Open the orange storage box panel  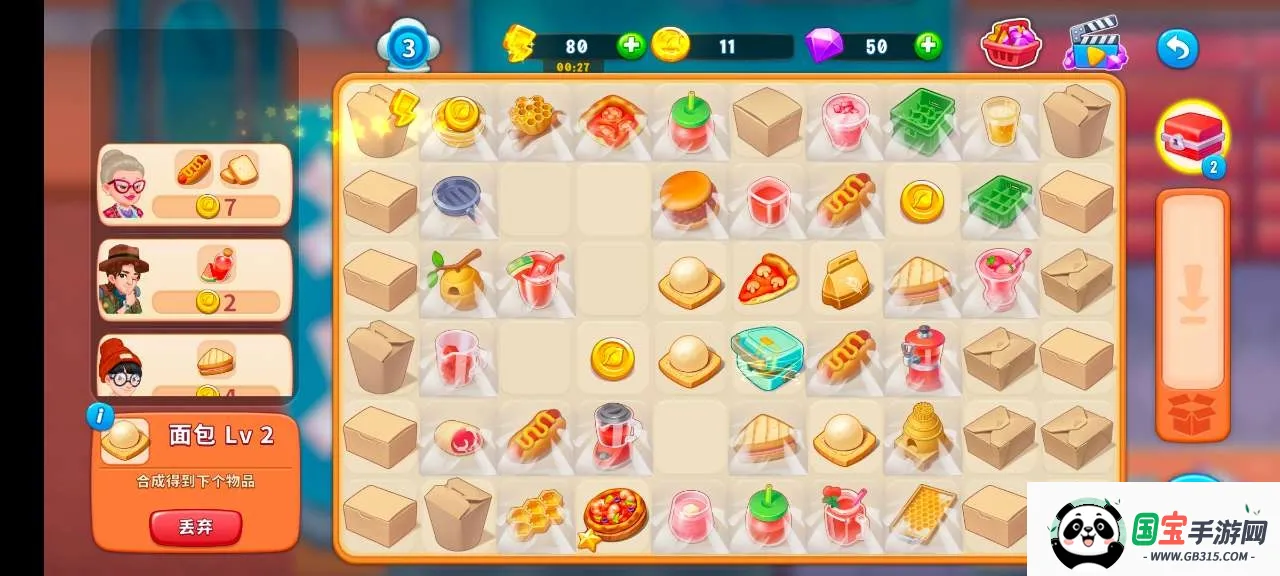coord(1191,315)
